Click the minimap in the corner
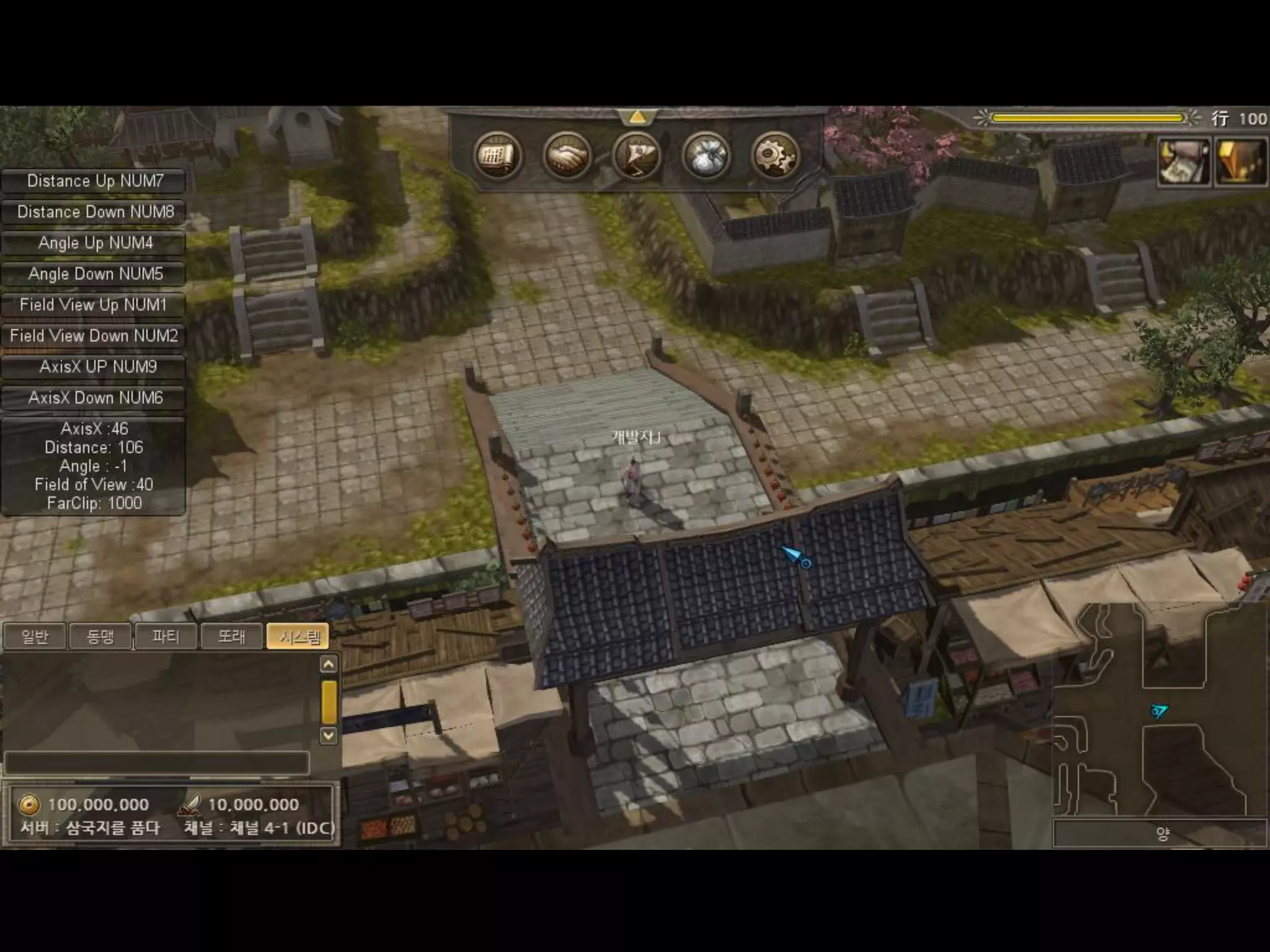This screenshot has width=1270, height=952. coord(1160,710)
